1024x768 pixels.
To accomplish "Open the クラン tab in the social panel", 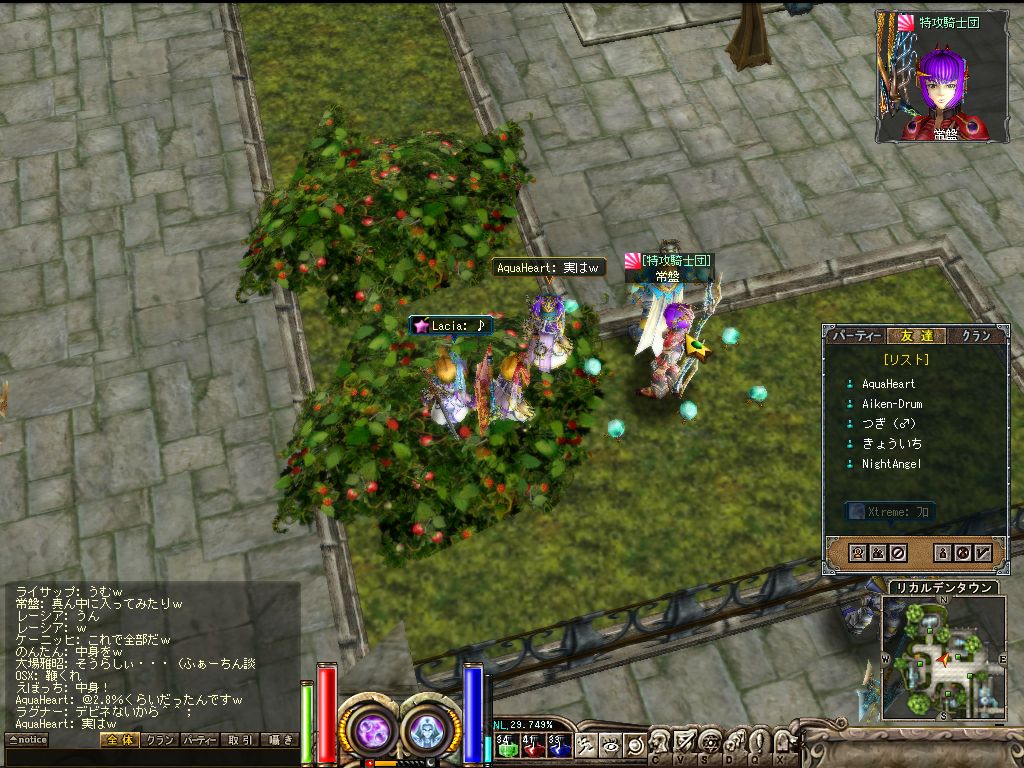I will pyautogui.click(x=975, y=337).
